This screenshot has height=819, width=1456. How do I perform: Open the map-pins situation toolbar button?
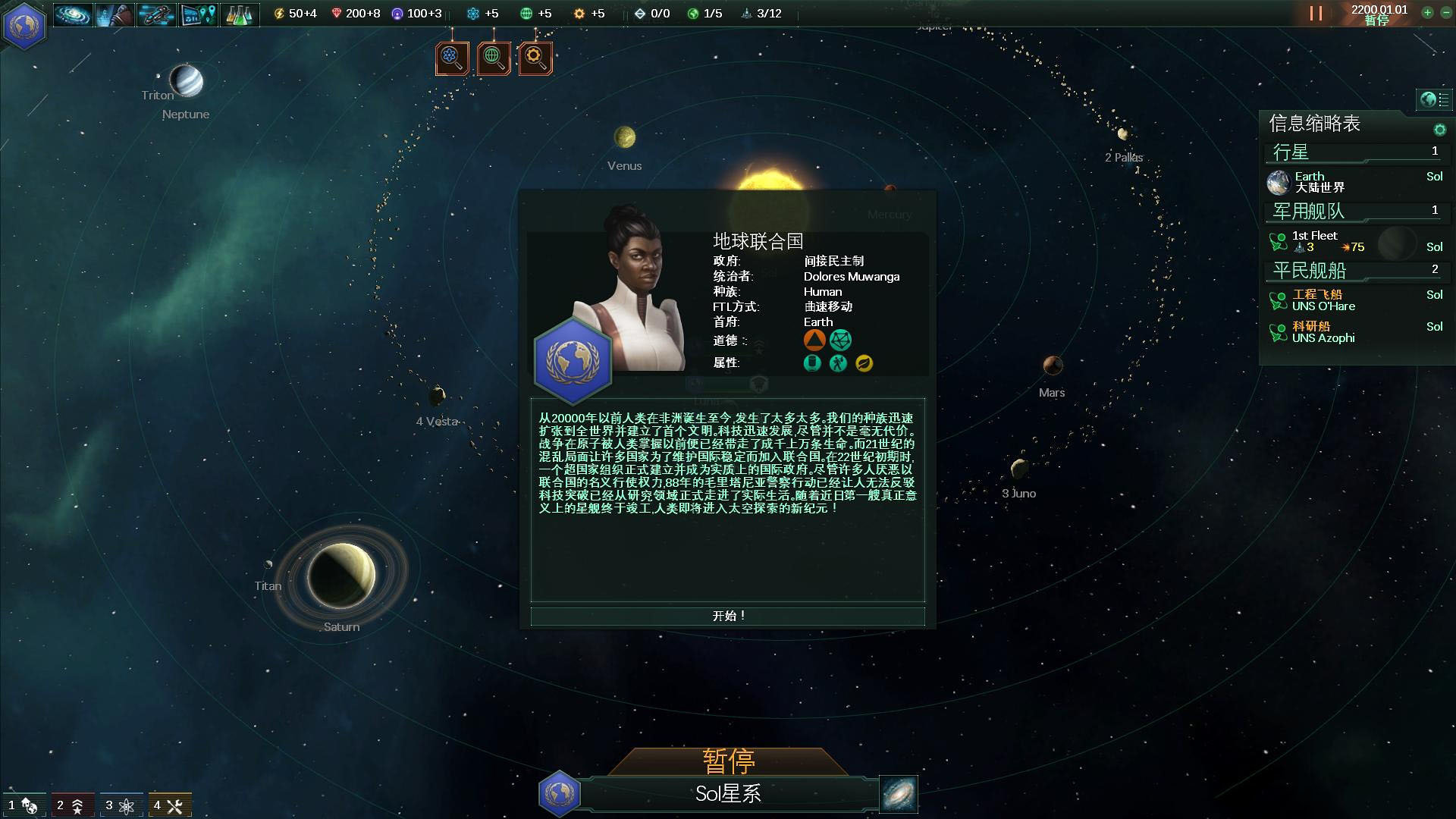(x=198, y=14)
